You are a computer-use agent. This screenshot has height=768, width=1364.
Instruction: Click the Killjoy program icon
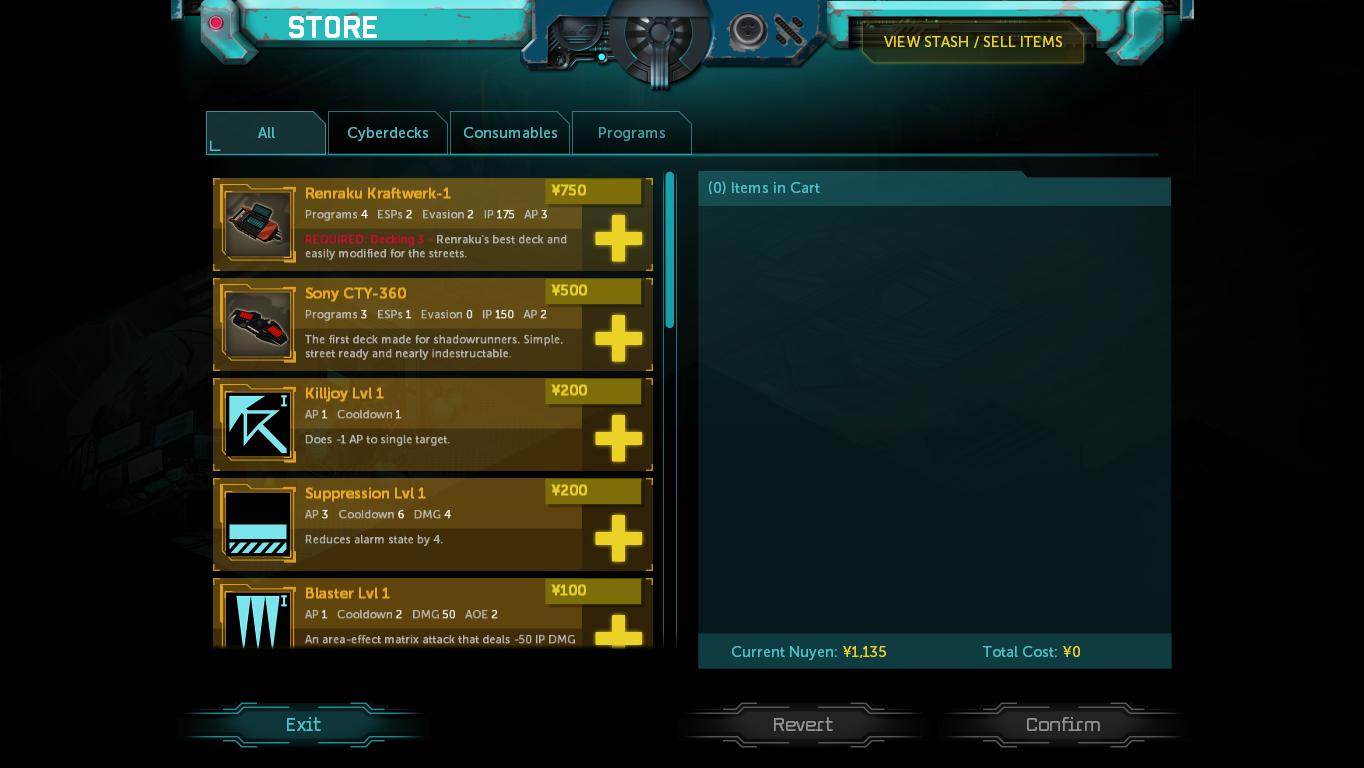[258, 424]
